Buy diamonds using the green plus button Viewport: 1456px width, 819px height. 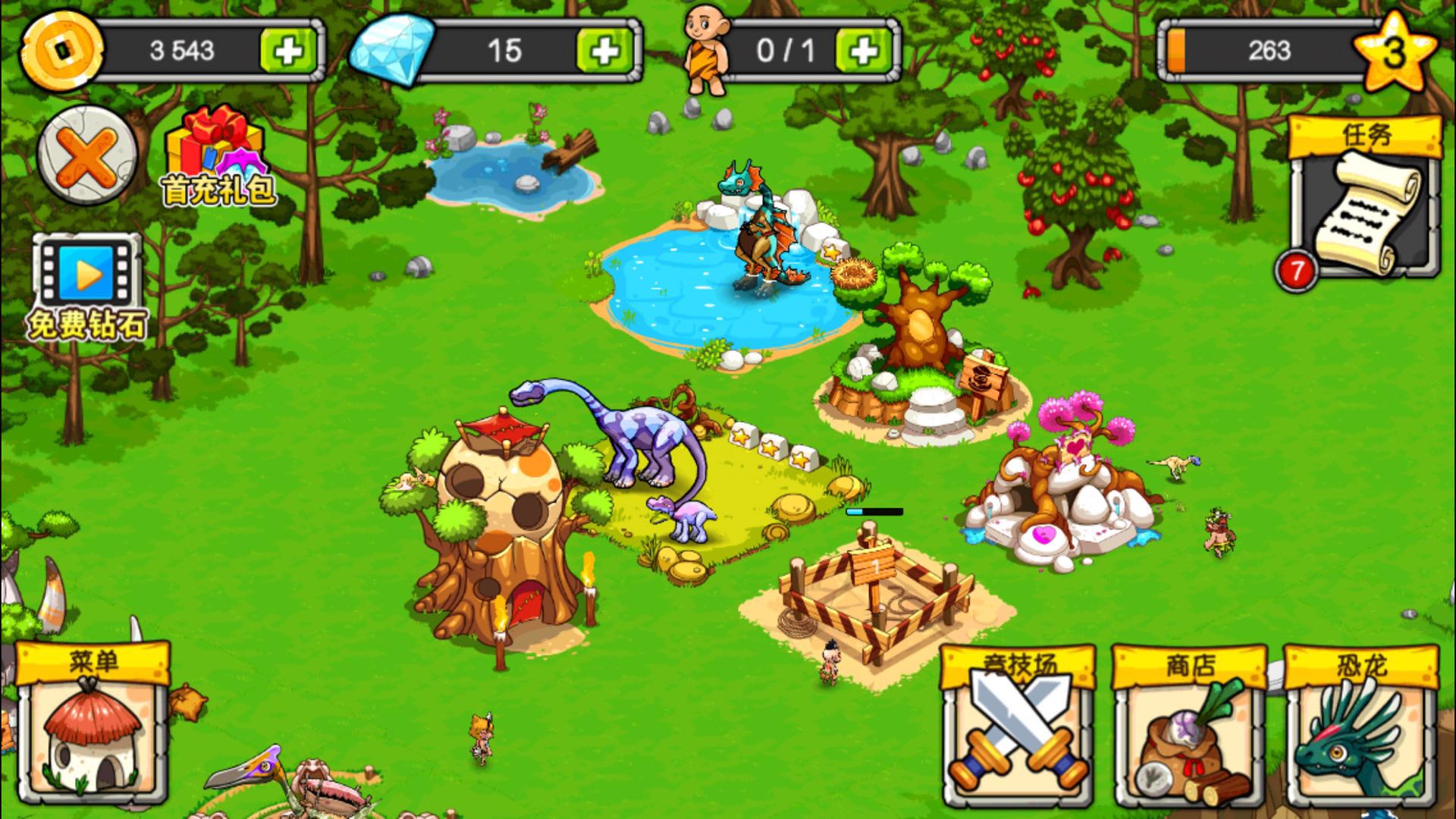click(604, 51)
